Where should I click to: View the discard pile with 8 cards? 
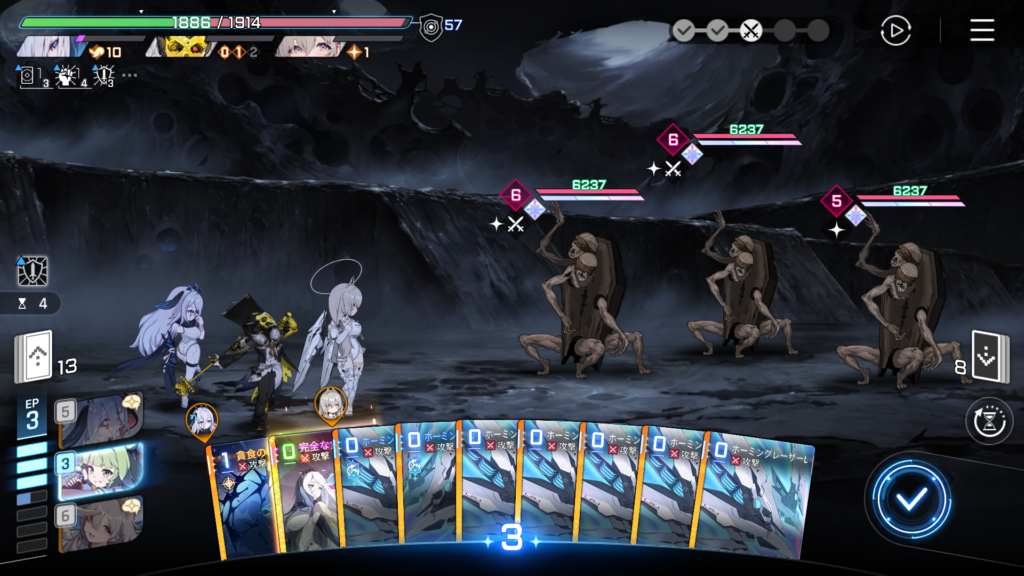pos(990,358)
